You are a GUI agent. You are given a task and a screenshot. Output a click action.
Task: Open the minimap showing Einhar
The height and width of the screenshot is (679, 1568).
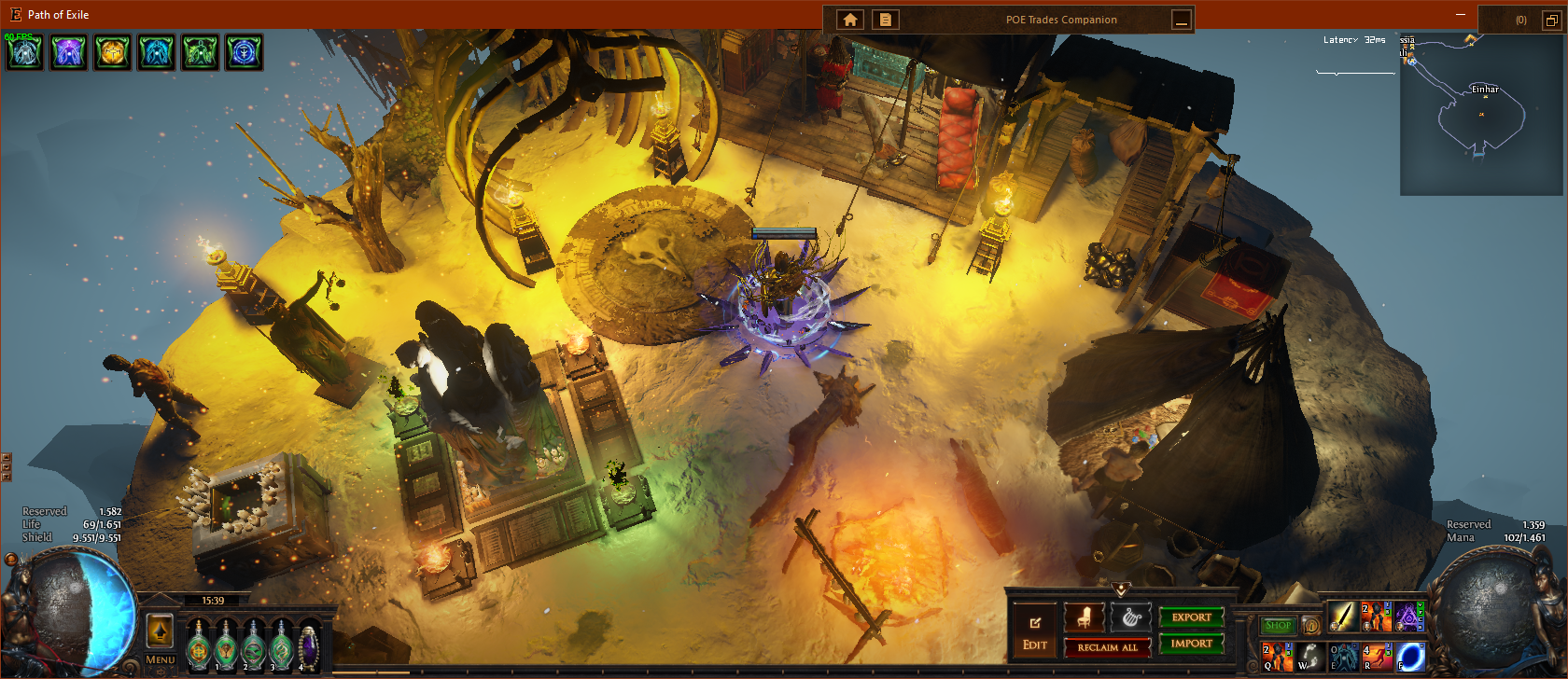pyautogui.click(x=1482, y=114)
